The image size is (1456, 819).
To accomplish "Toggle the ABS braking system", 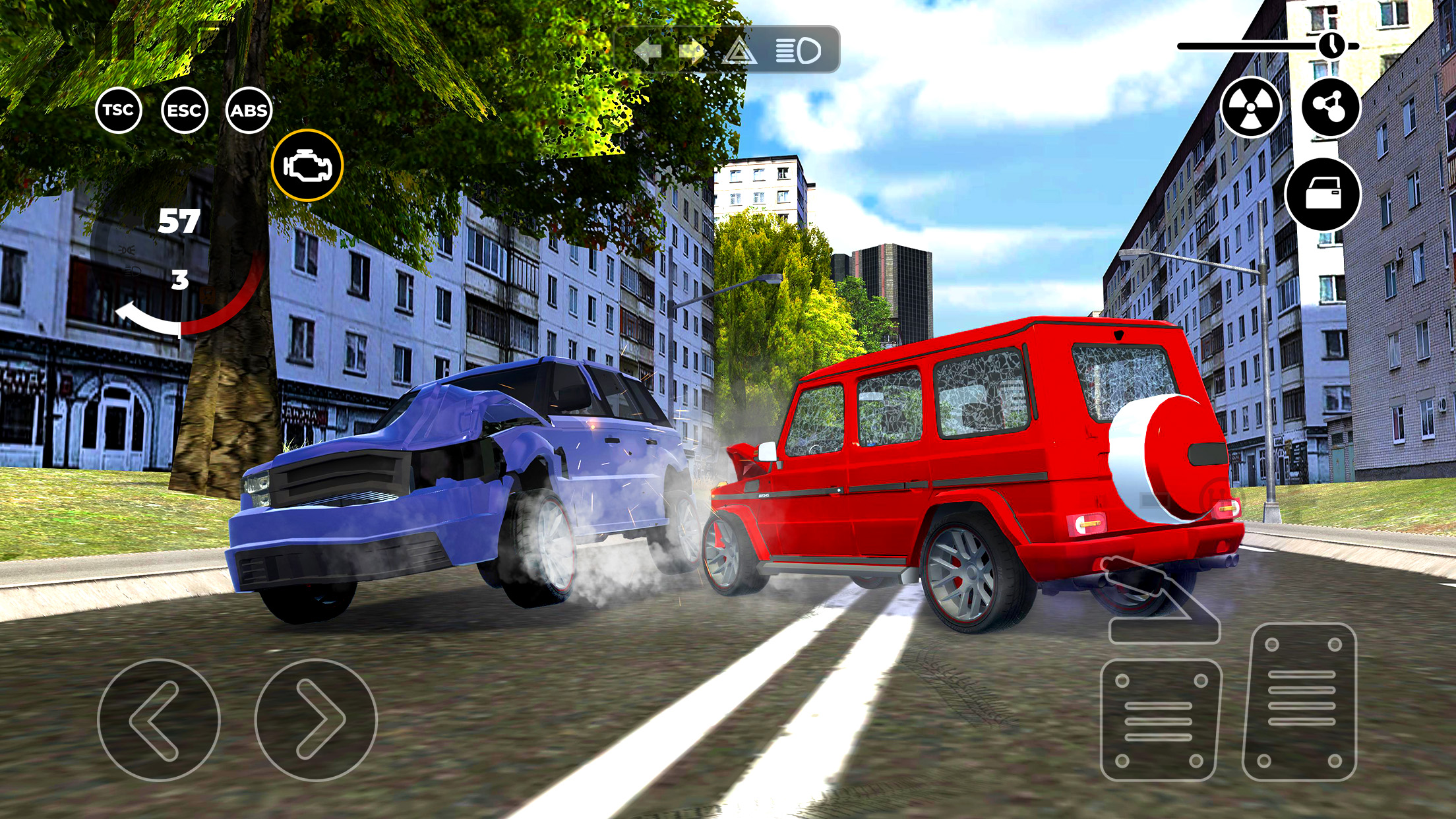I will click(x=251, y=111).
